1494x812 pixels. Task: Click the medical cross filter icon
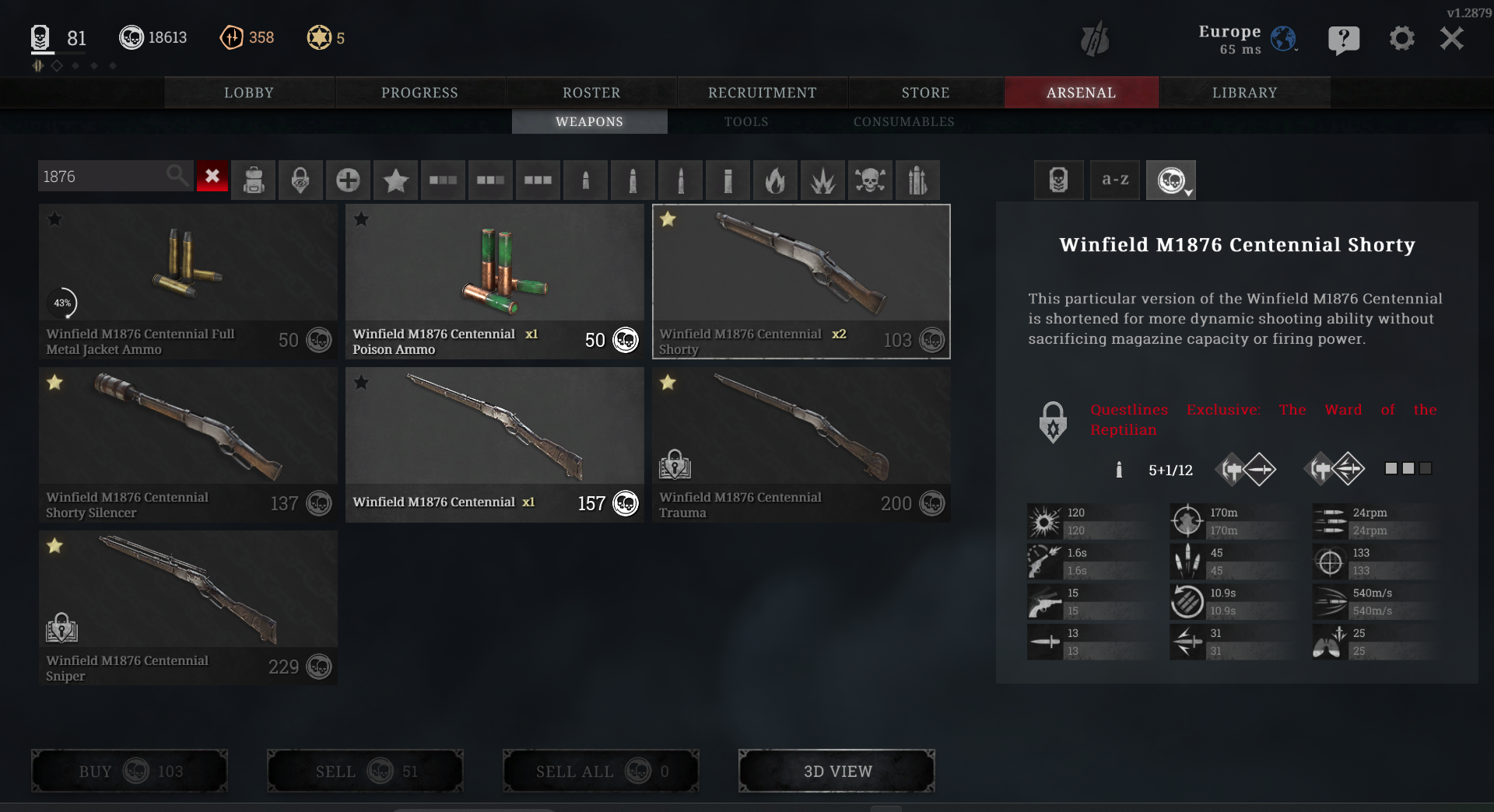pos(348,180)
